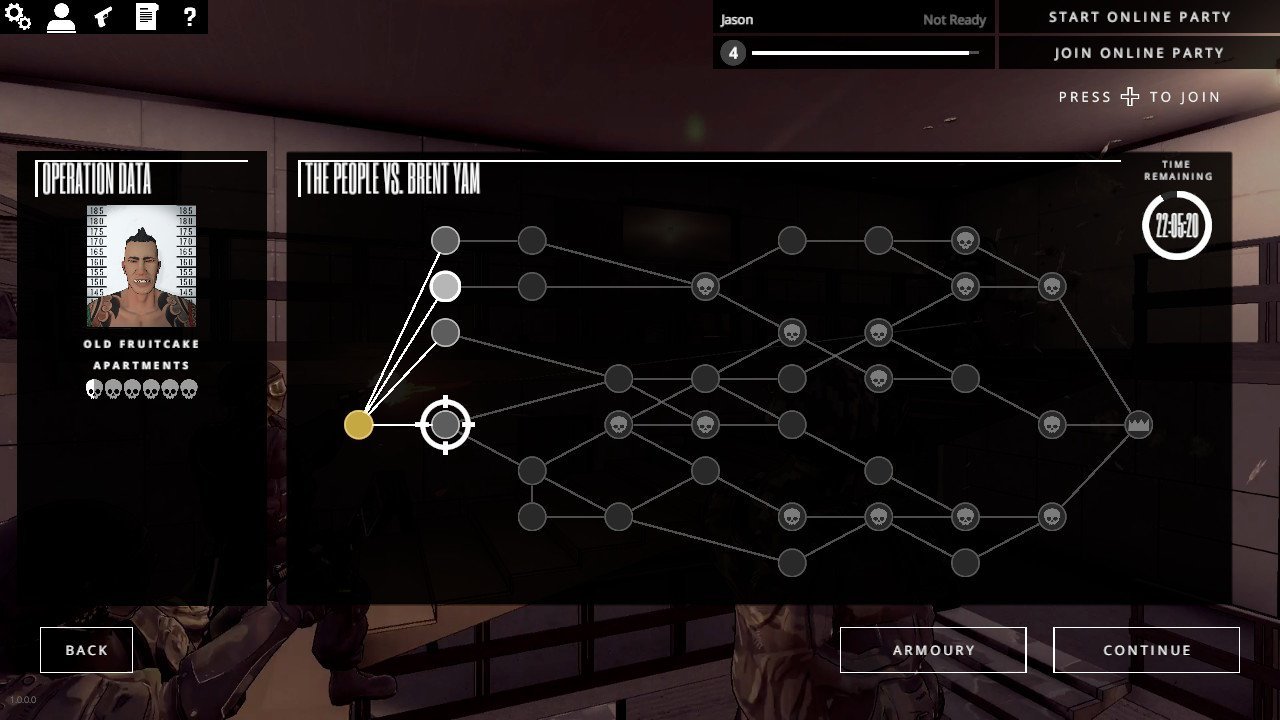Open the question mark help icon

pos(188,16)
